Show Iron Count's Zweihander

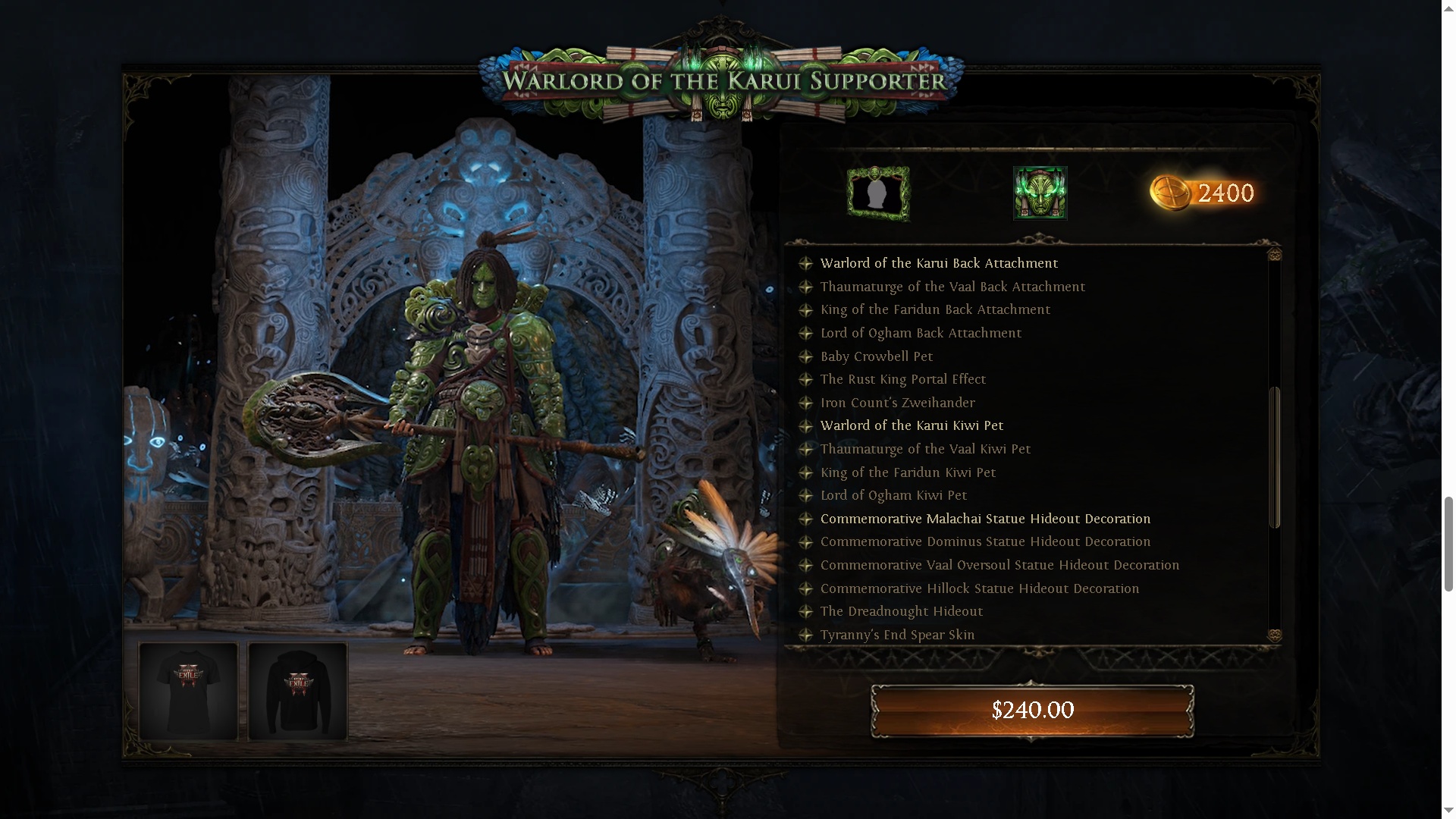coord(898,403)
